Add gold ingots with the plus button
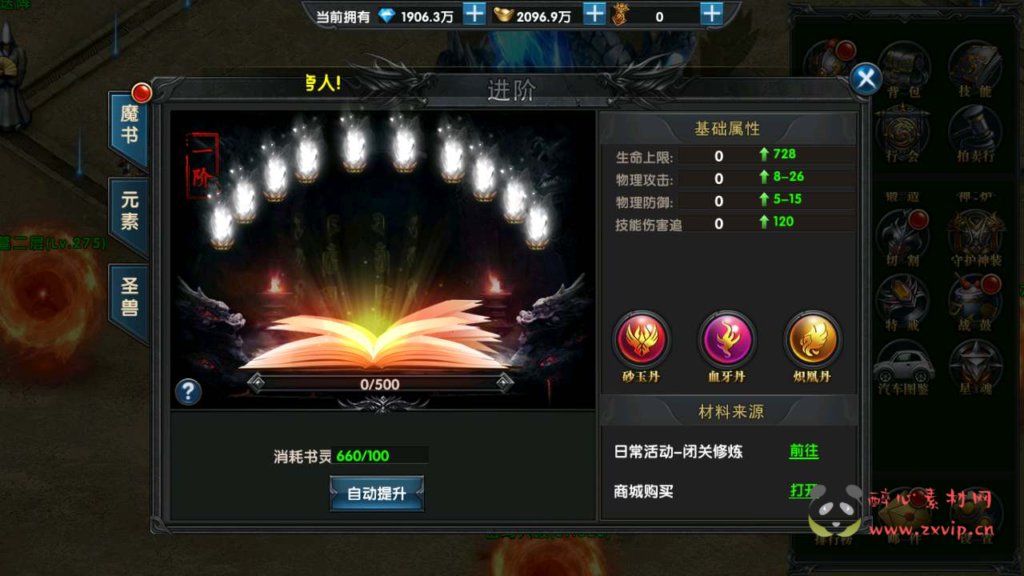The width and height of the screenshot is (1024, 576). tap(594, 15)
